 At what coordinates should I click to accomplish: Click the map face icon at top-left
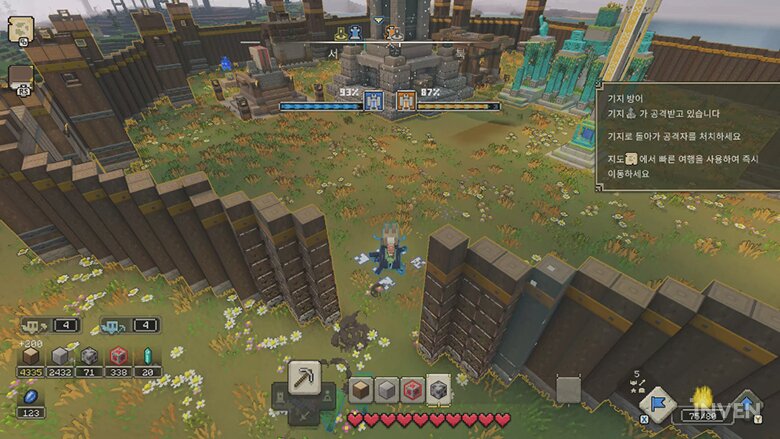21,30
